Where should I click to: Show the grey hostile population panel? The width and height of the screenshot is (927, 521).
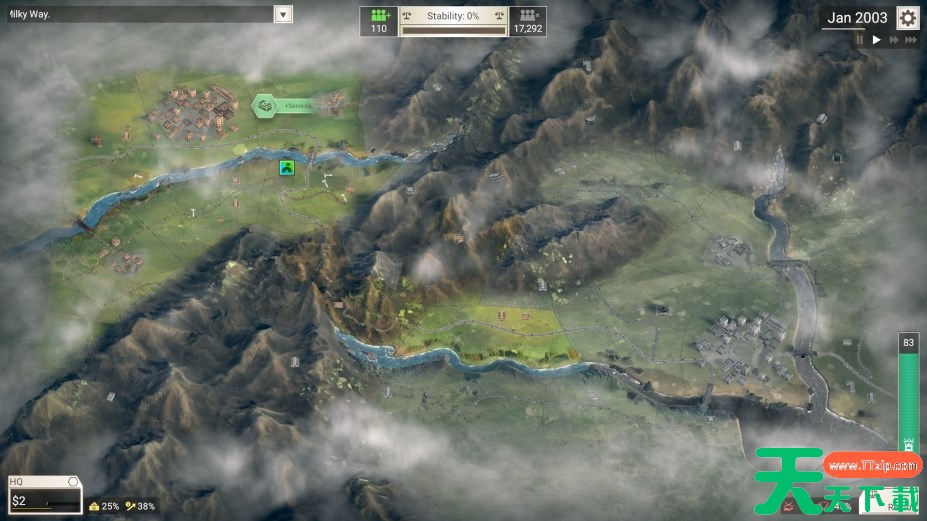click(x=527, y=21)
